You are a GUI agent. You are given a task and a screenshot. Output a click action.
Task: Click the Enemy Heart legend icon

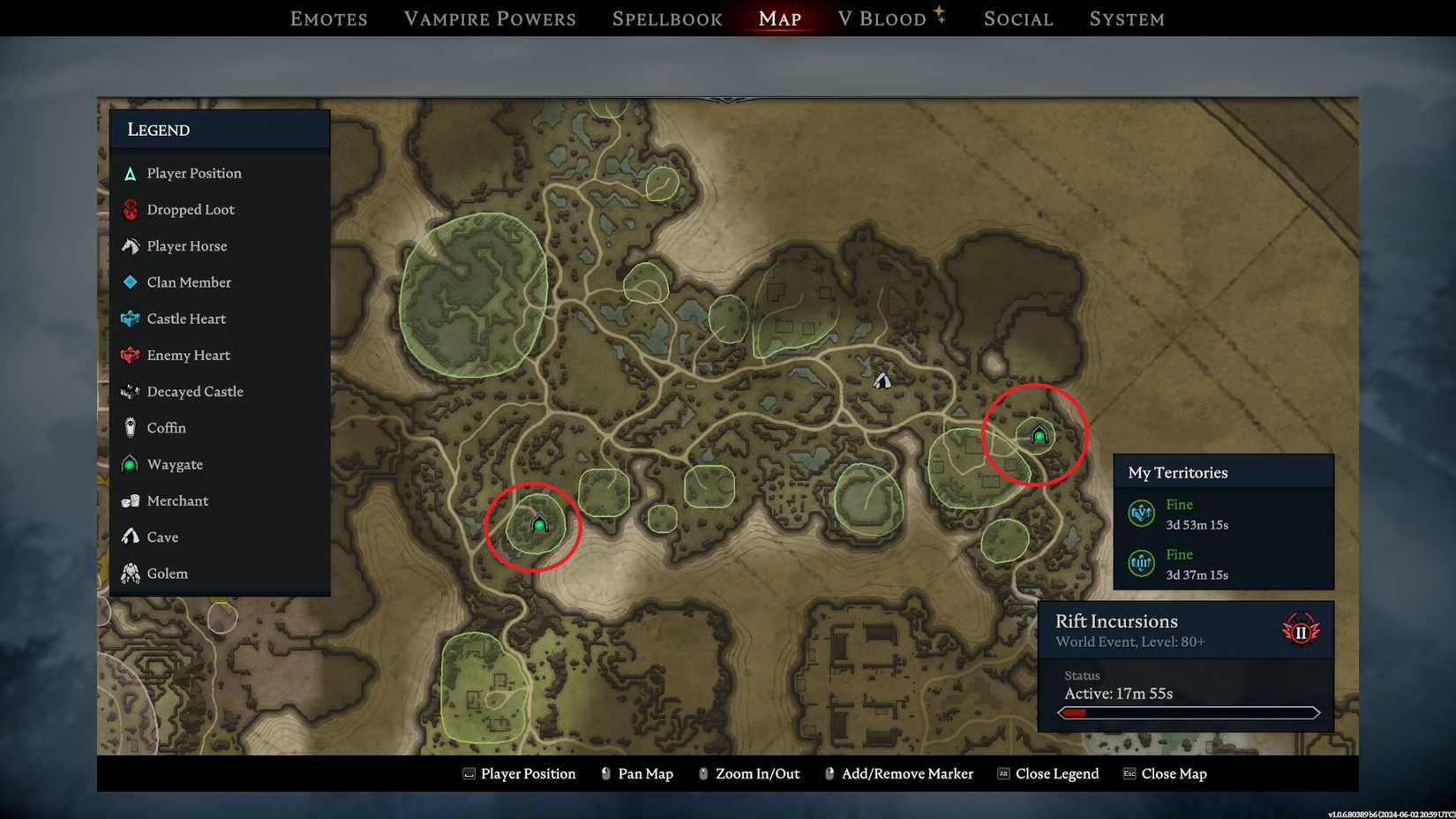point(130,355)
